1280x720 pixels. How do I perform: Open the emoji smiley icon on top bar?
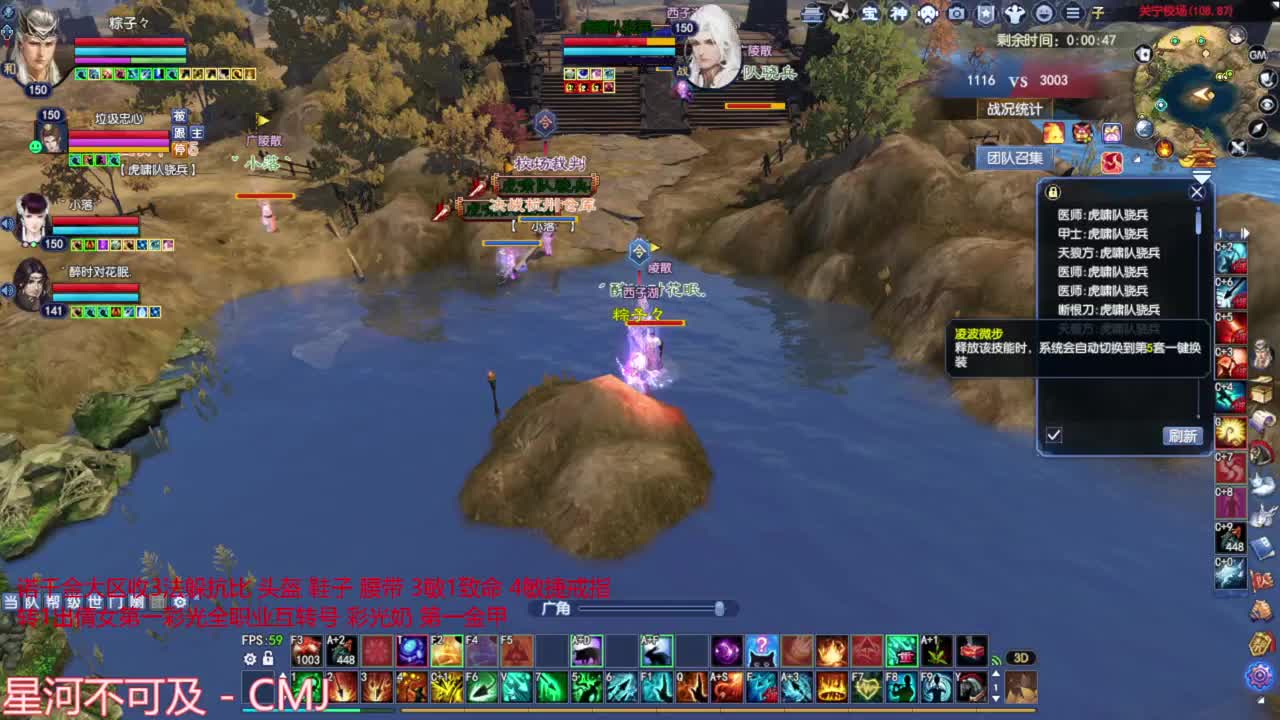pyautogui.click(x=1045, y=13)
